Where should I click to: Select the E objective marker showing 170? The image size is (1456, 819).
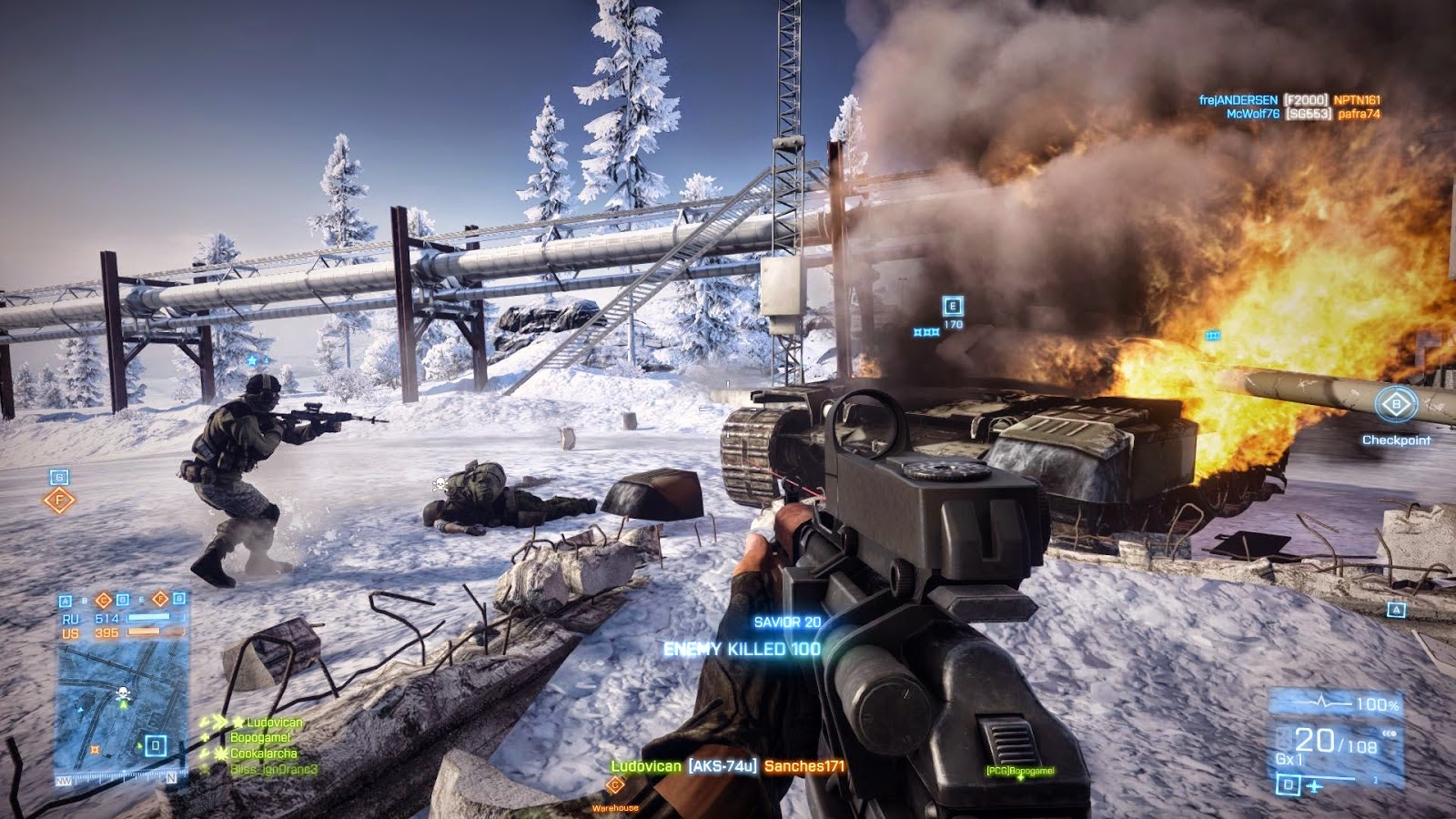tap(953, 307)
